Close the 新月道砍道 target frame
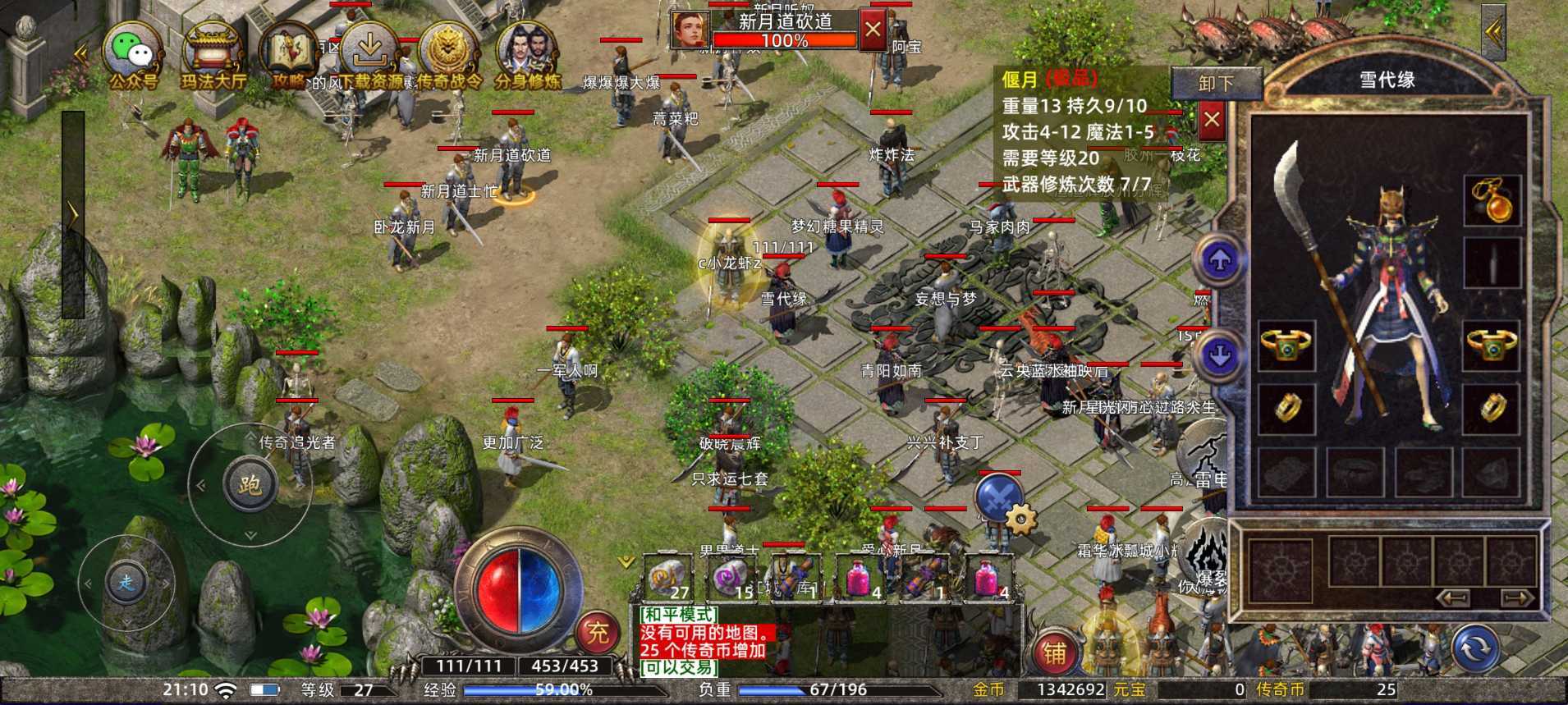 pos(872,31)
